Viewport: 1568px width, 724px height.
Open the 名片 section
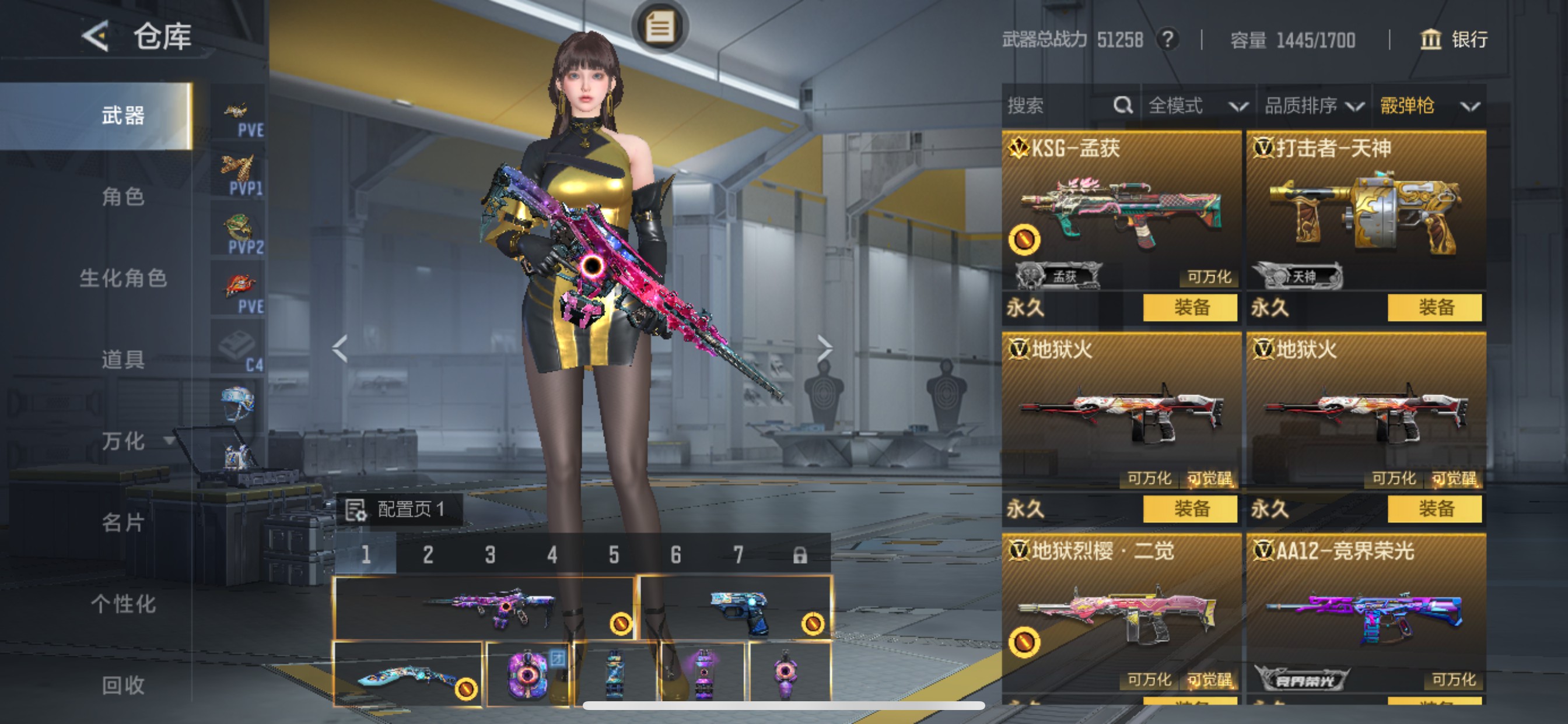click(x=123, y=522)
